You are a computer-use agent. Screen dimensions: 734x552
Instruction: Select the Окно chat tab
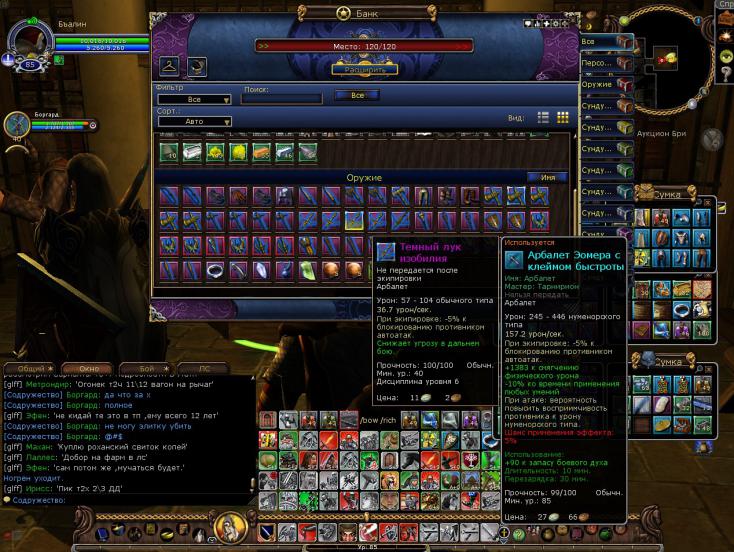90,369
